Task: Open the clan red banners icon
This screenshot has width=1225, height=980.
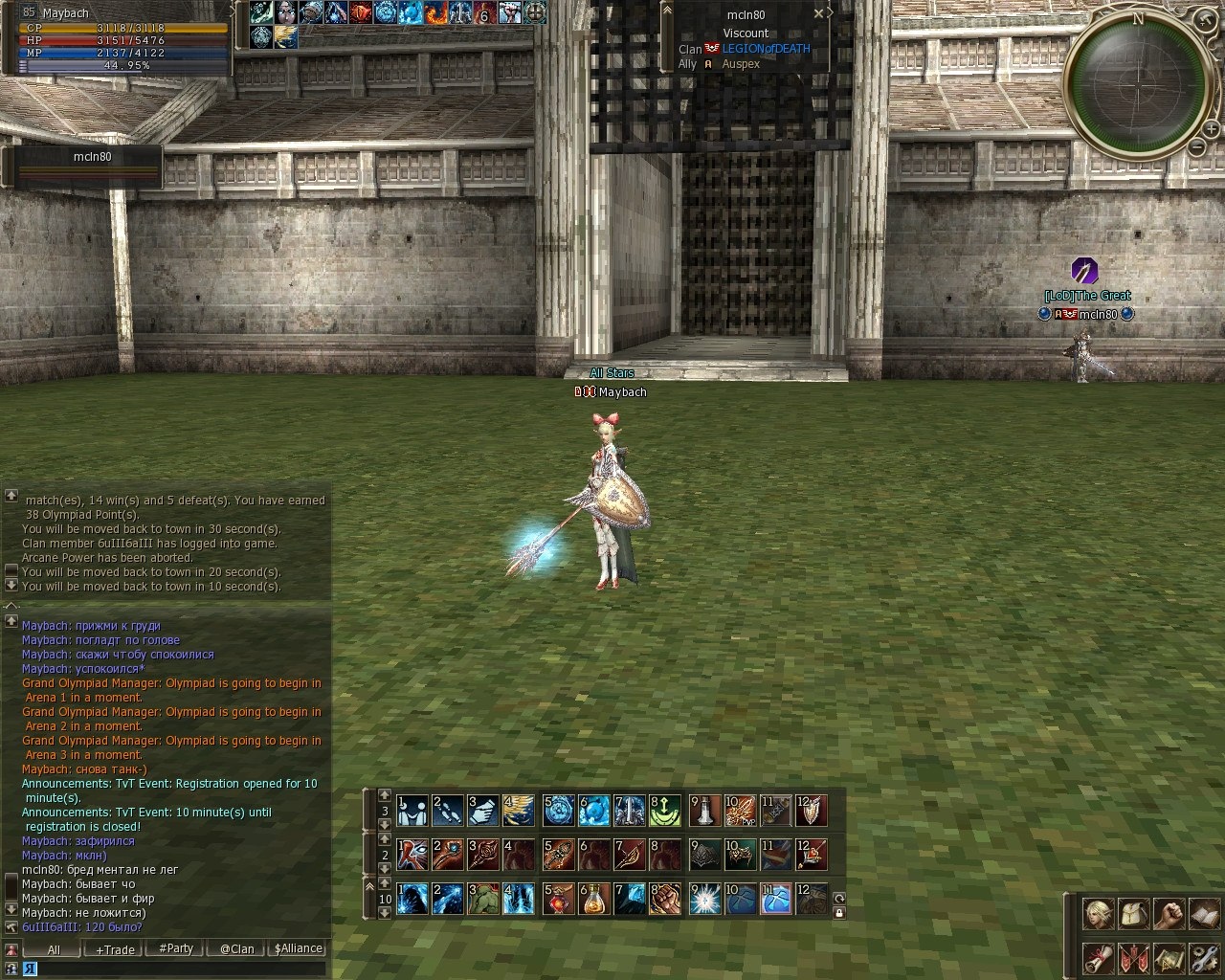Action: coord(1133,957)
